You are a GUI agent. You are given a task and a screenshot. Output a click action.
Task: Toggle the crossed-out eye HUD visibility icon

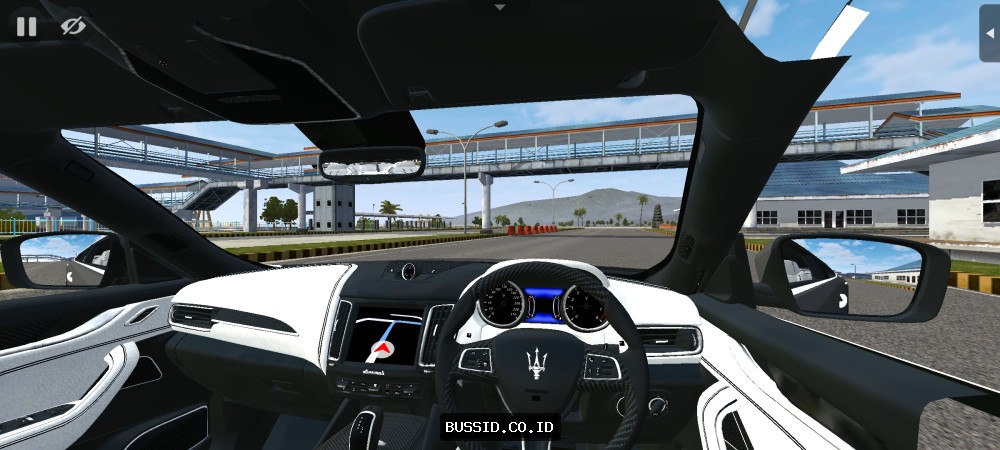point(72,26)
